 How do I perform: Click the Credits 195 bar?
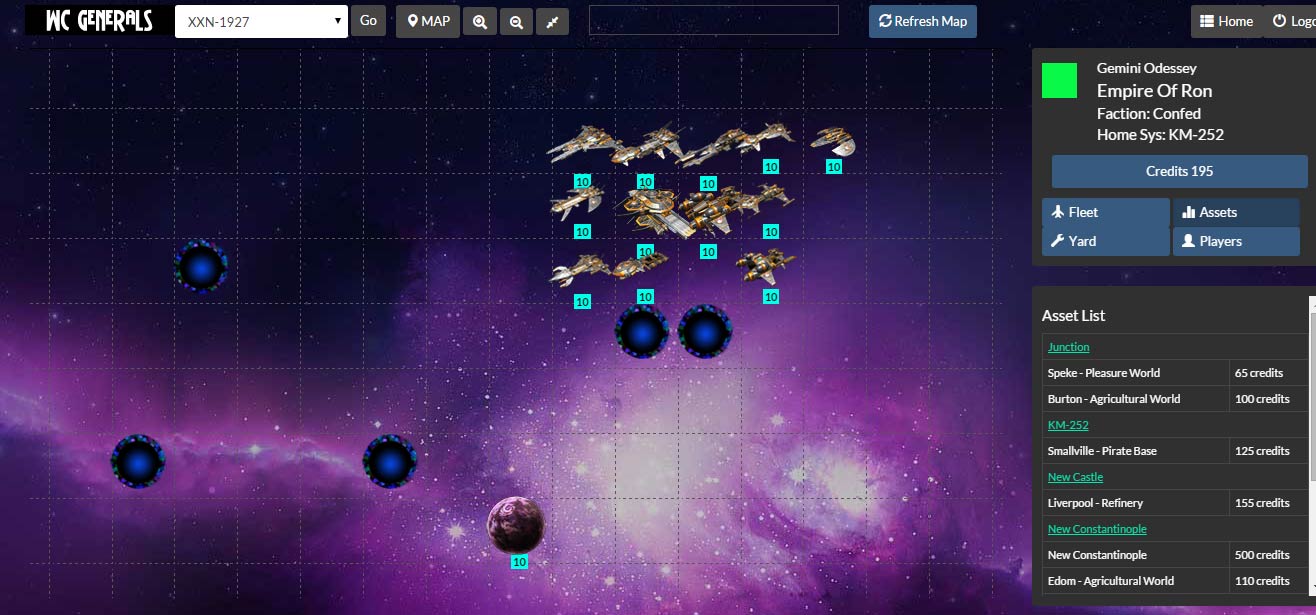click(1179, 171)
